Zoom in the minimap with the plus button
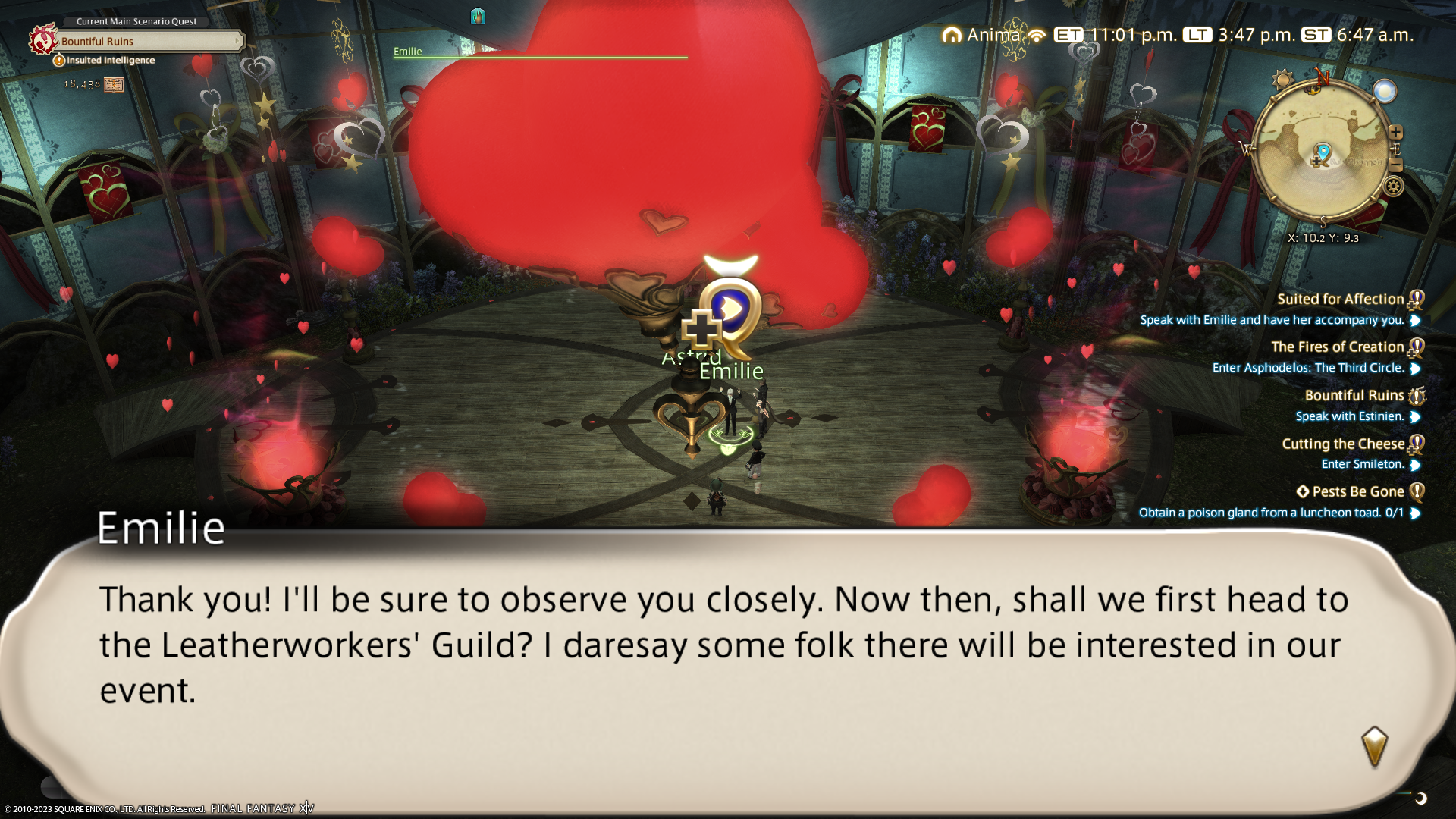Image resolution: width=1456 pixels, height=819 pixels. click(x=1395, y=132)
